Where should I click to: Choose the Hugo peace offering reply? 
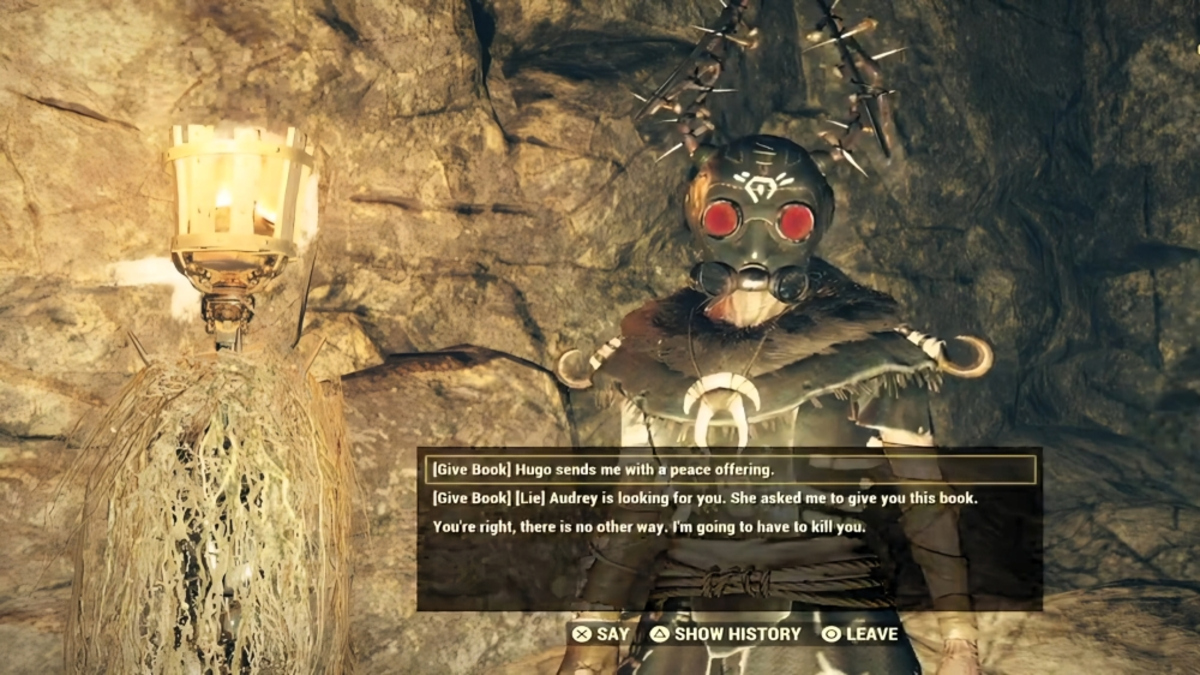(x=603, y=469)
